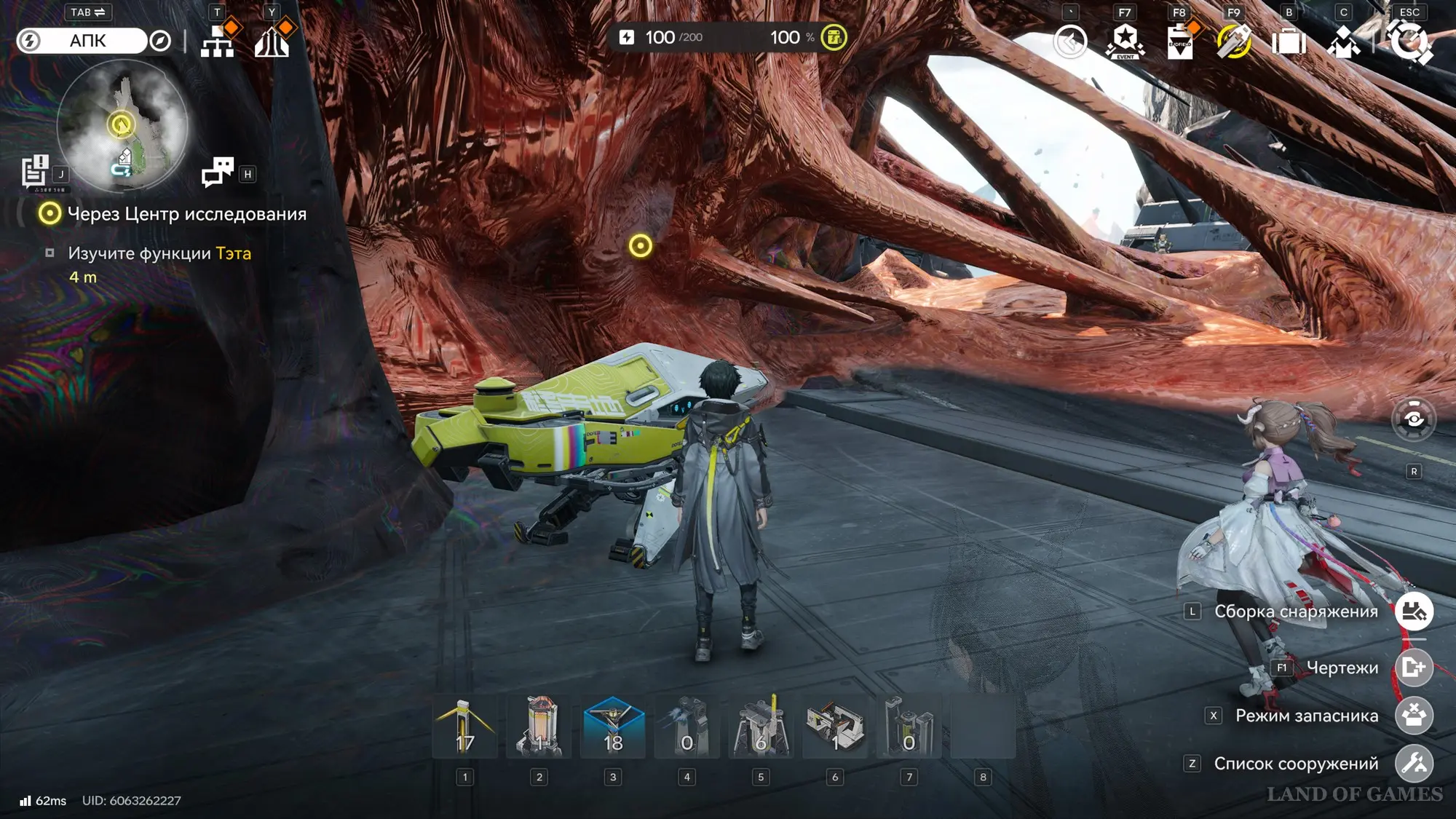Open the chat bubbles icon
The image size is (1456, 819).
[x=218, y=173]
